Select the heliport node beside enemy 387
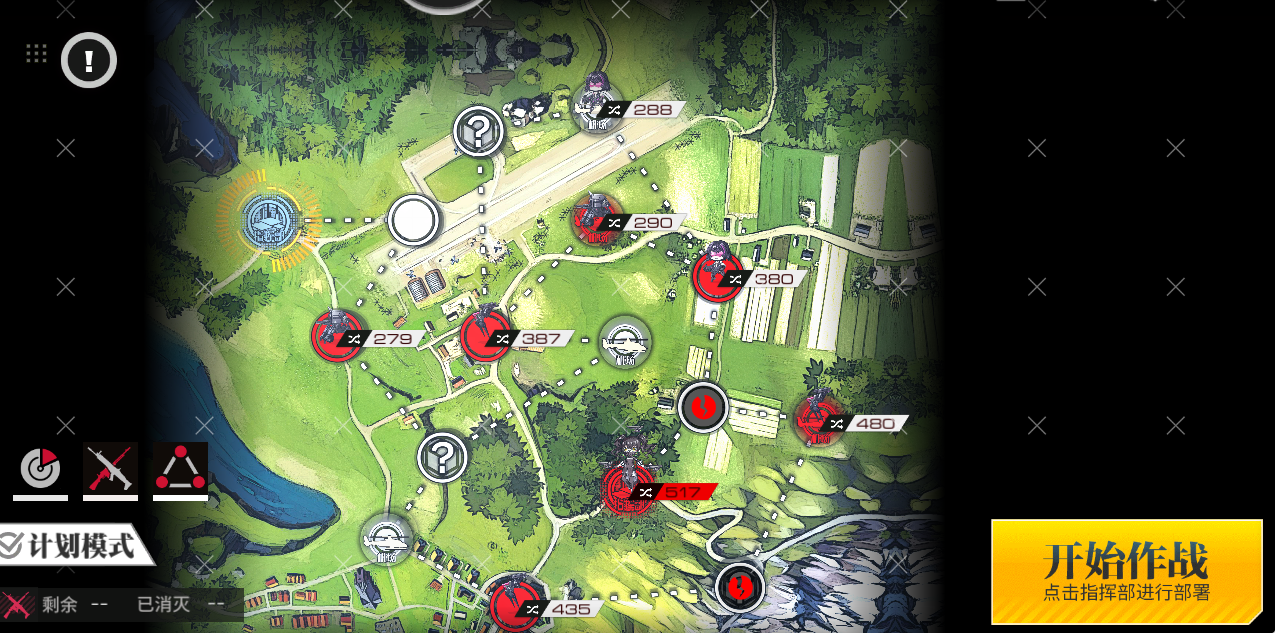1275x633 pixels. [x=625, y=342]
